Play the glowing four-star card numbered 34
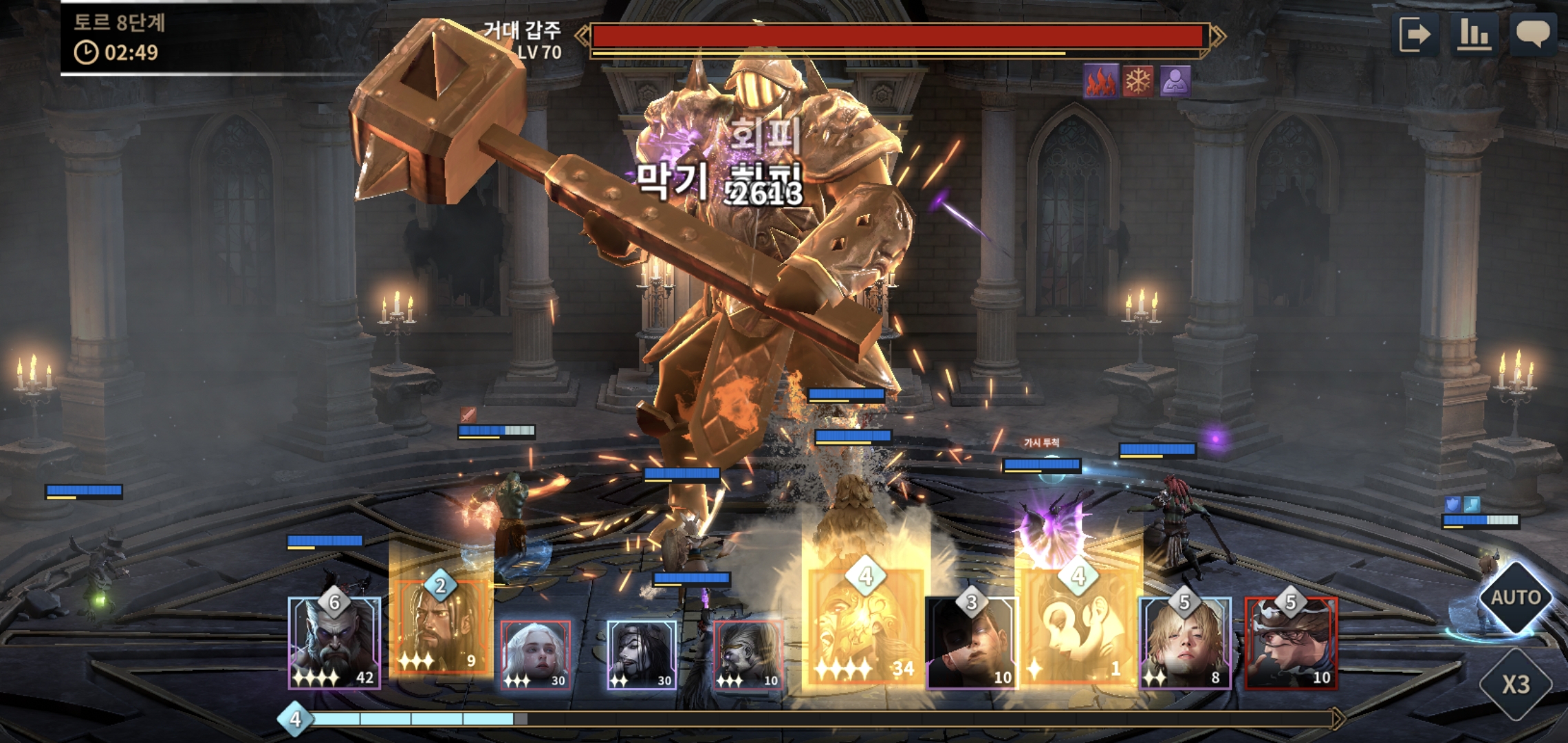Image resolution: width=1568 pixels, height=743 pixels. pos(864,627)
